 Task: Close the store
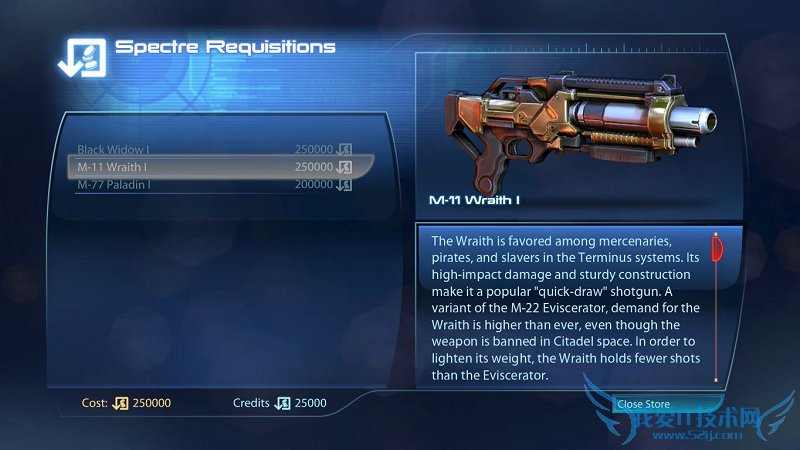click(x=644, y=404)
